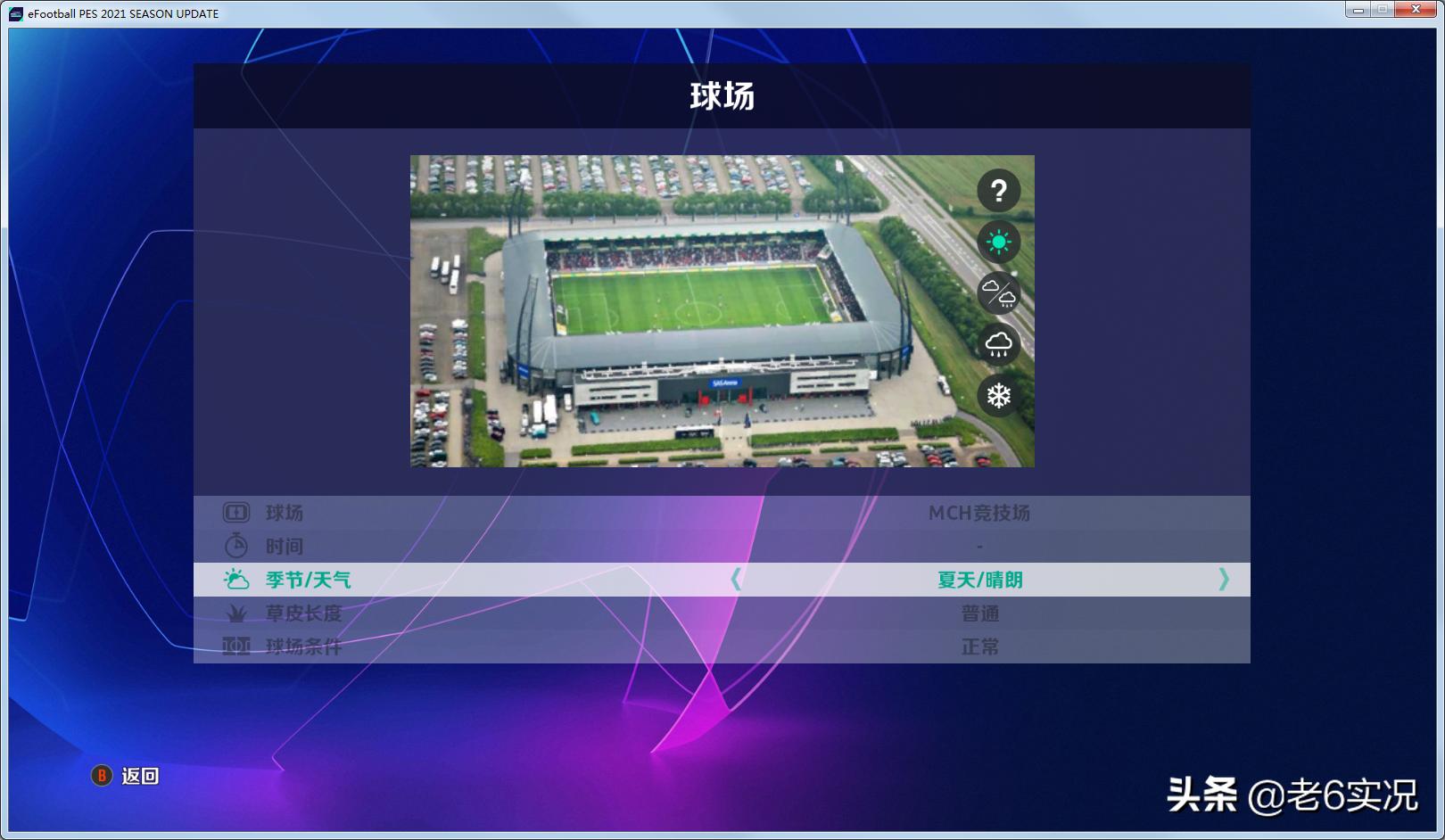The image size is (1445, 840).
Task: Click the red B back indicator icon
Action: (x=101, y=777)
